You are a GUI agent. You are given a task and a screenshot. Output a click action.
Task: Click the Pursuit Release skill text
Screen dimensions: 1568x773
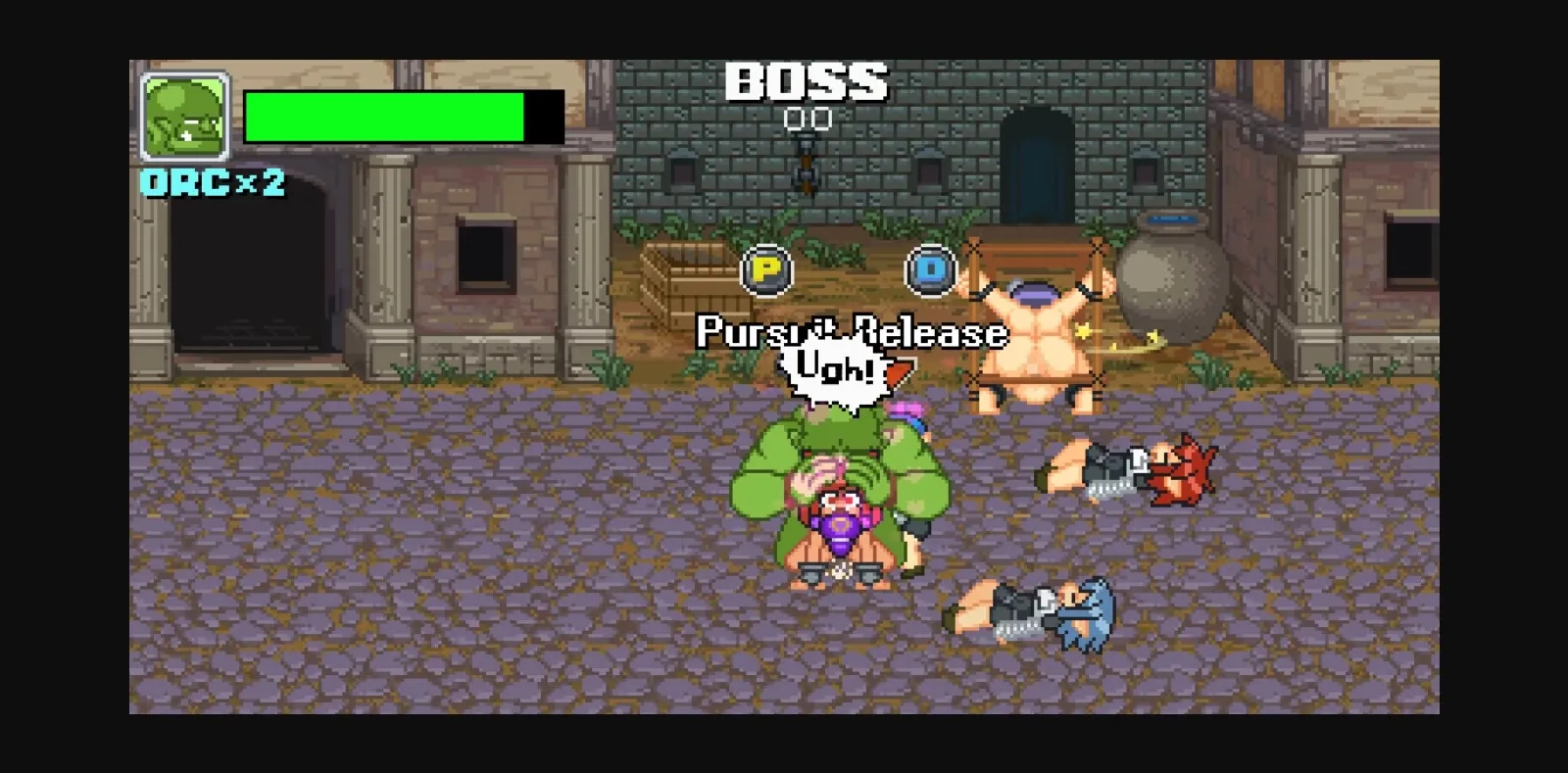coord(849,333)
